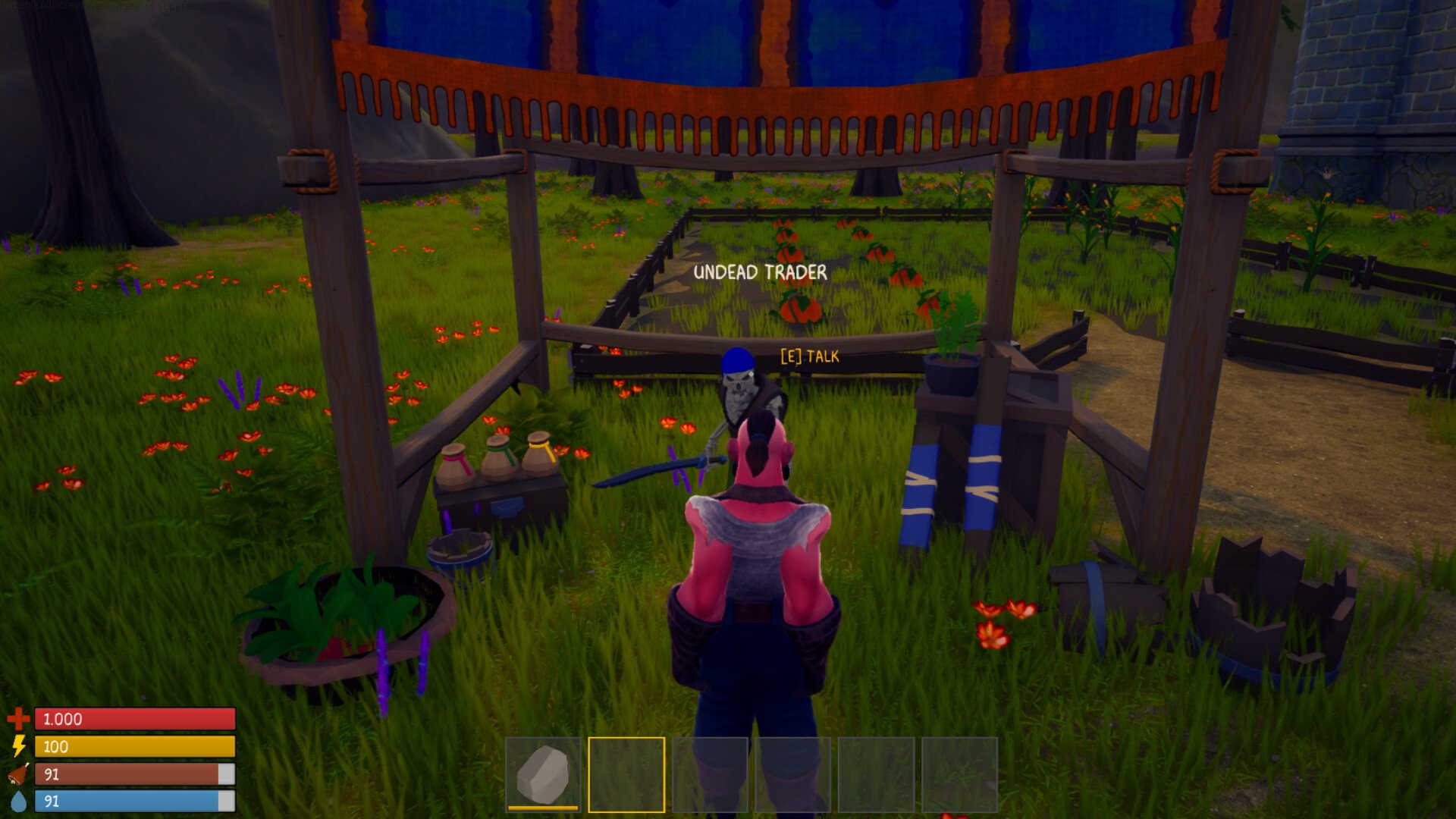This screenshot has width=1456, height=819.
Task: Click the yellow-outlined empty hotbar slot
Action: pyautogui.click(x=626, y=774)
